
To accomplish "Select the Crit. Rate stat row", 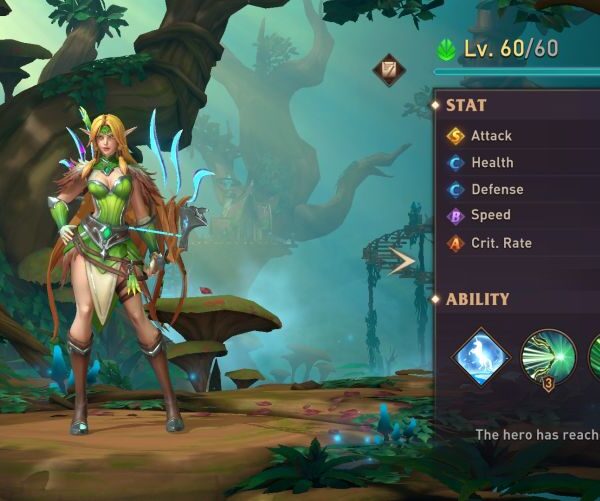I will 520,243.
